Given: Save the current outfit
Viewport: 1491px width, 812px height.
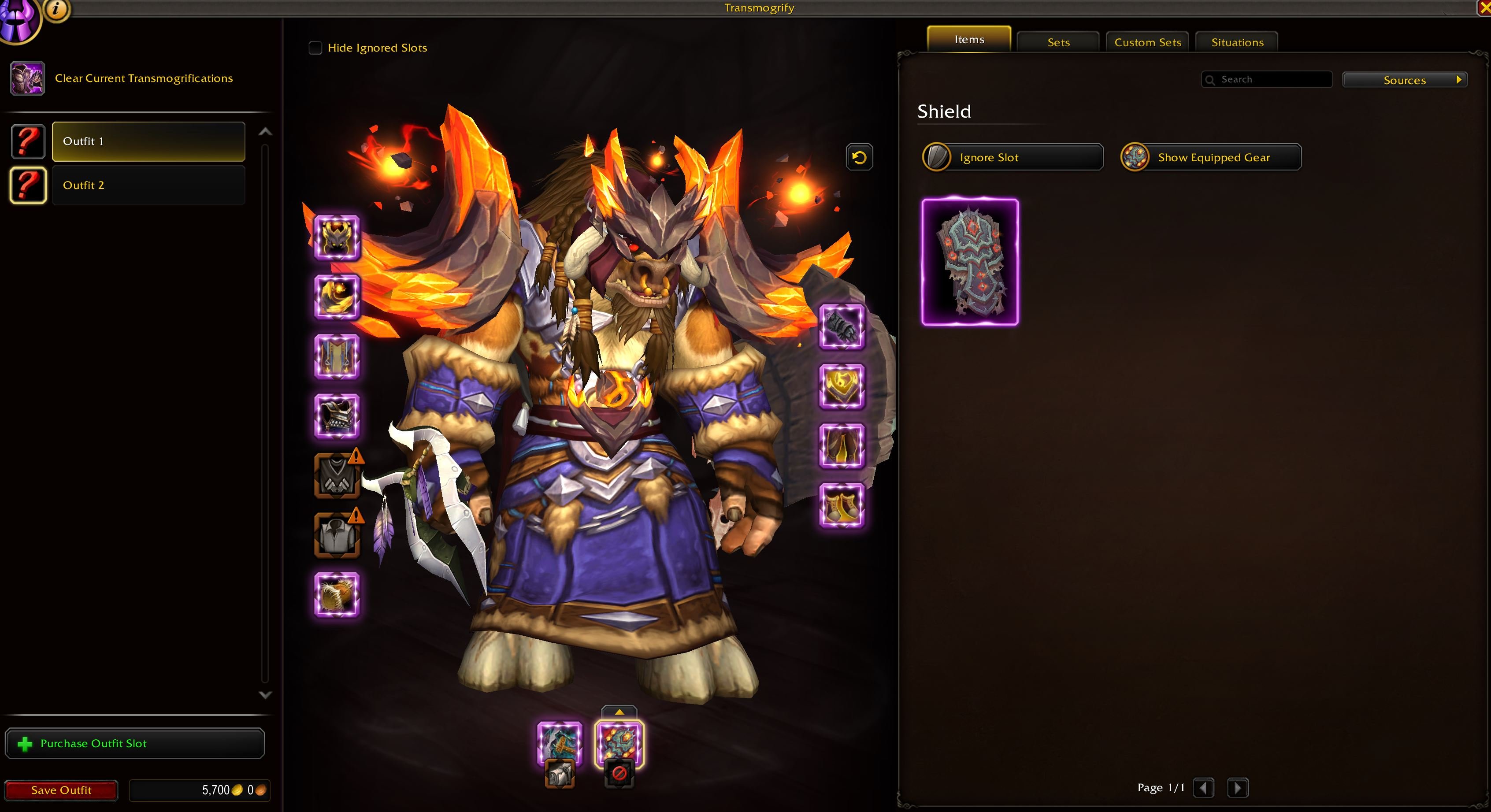Looking at the screenshot, I should point(61,790).
